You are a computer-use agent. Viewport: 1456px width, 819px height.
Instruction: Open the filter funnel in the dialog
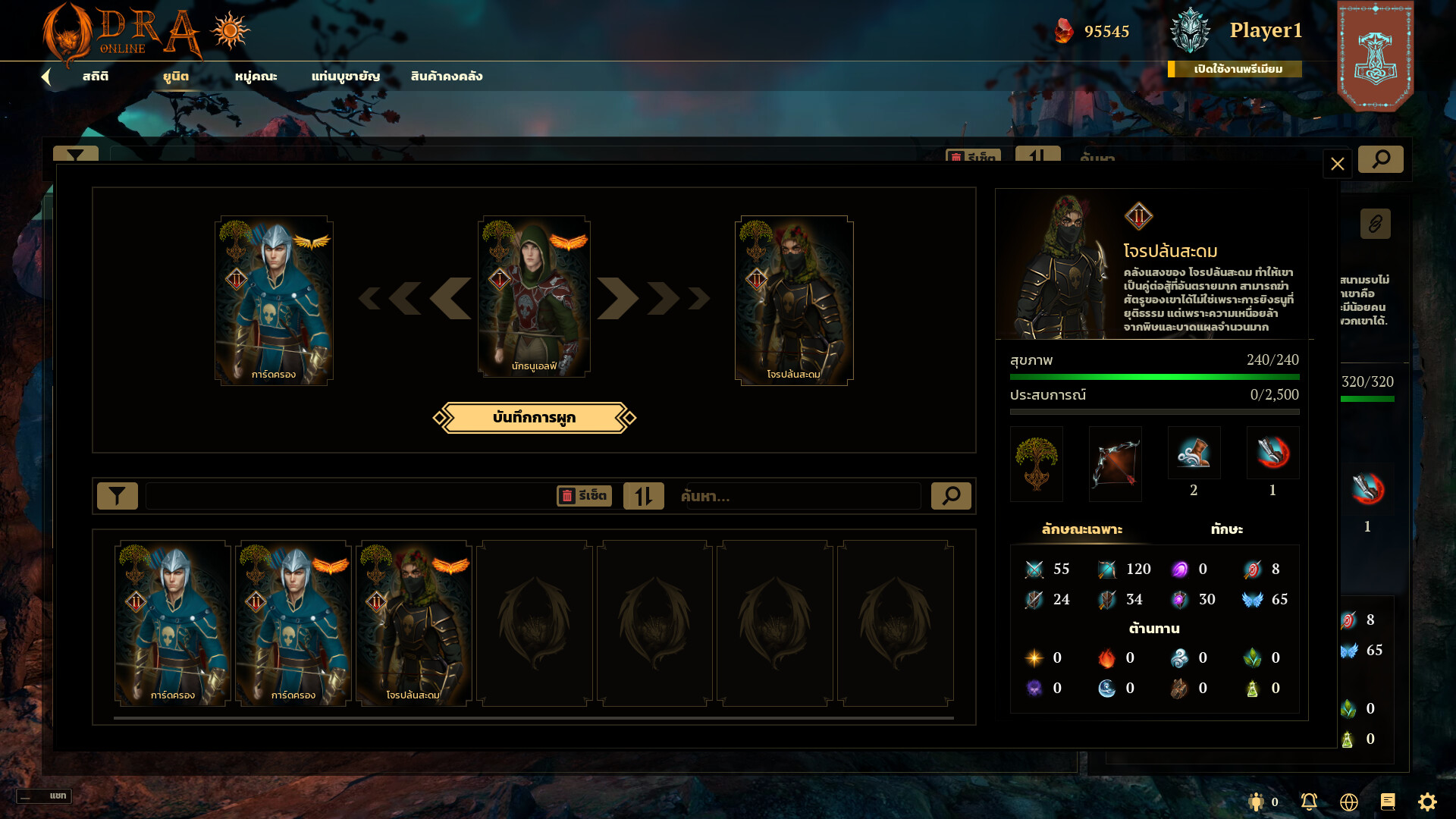click(x=118, y=496)
